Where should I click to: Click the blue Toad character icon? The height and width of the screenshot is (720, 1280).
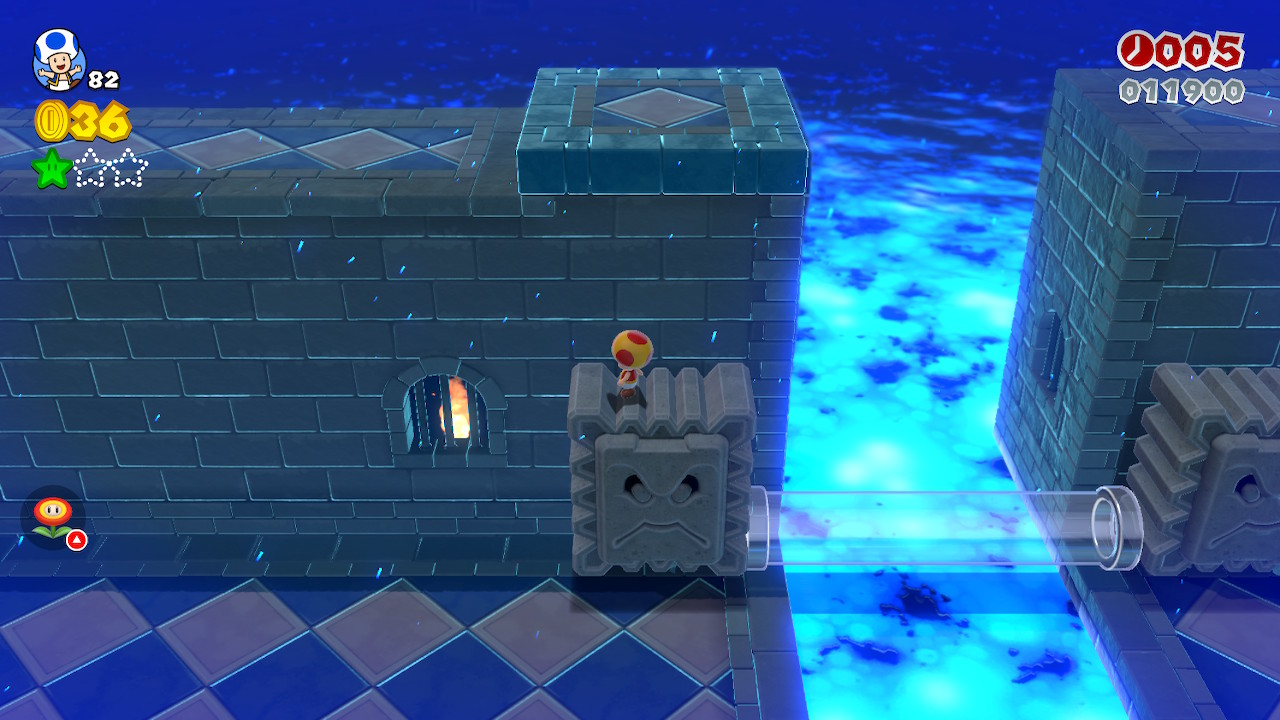tap(59, 58)
